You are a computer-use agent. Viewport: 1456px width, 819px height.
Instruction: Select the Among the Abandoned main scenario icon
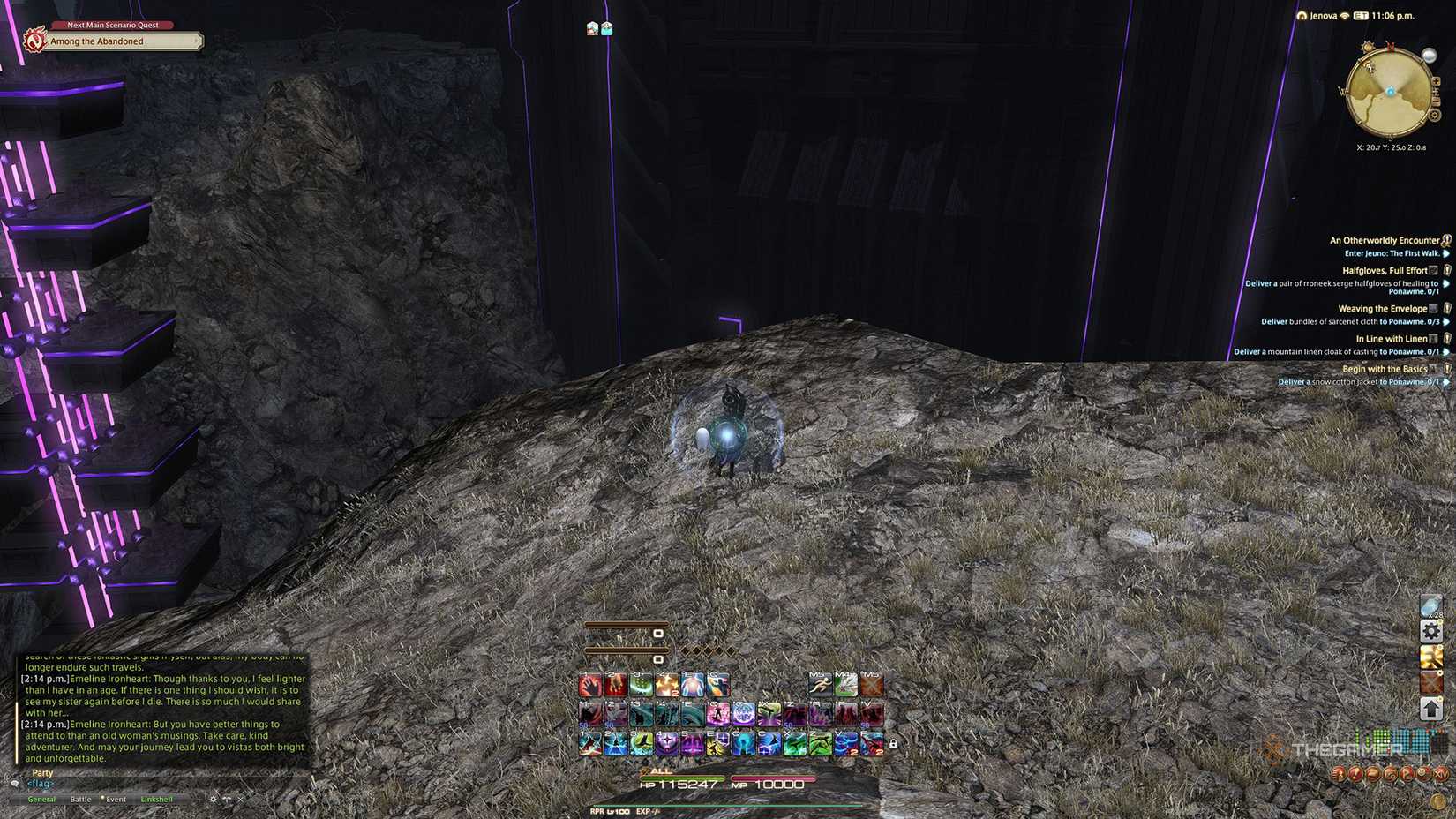click(34, 40)
